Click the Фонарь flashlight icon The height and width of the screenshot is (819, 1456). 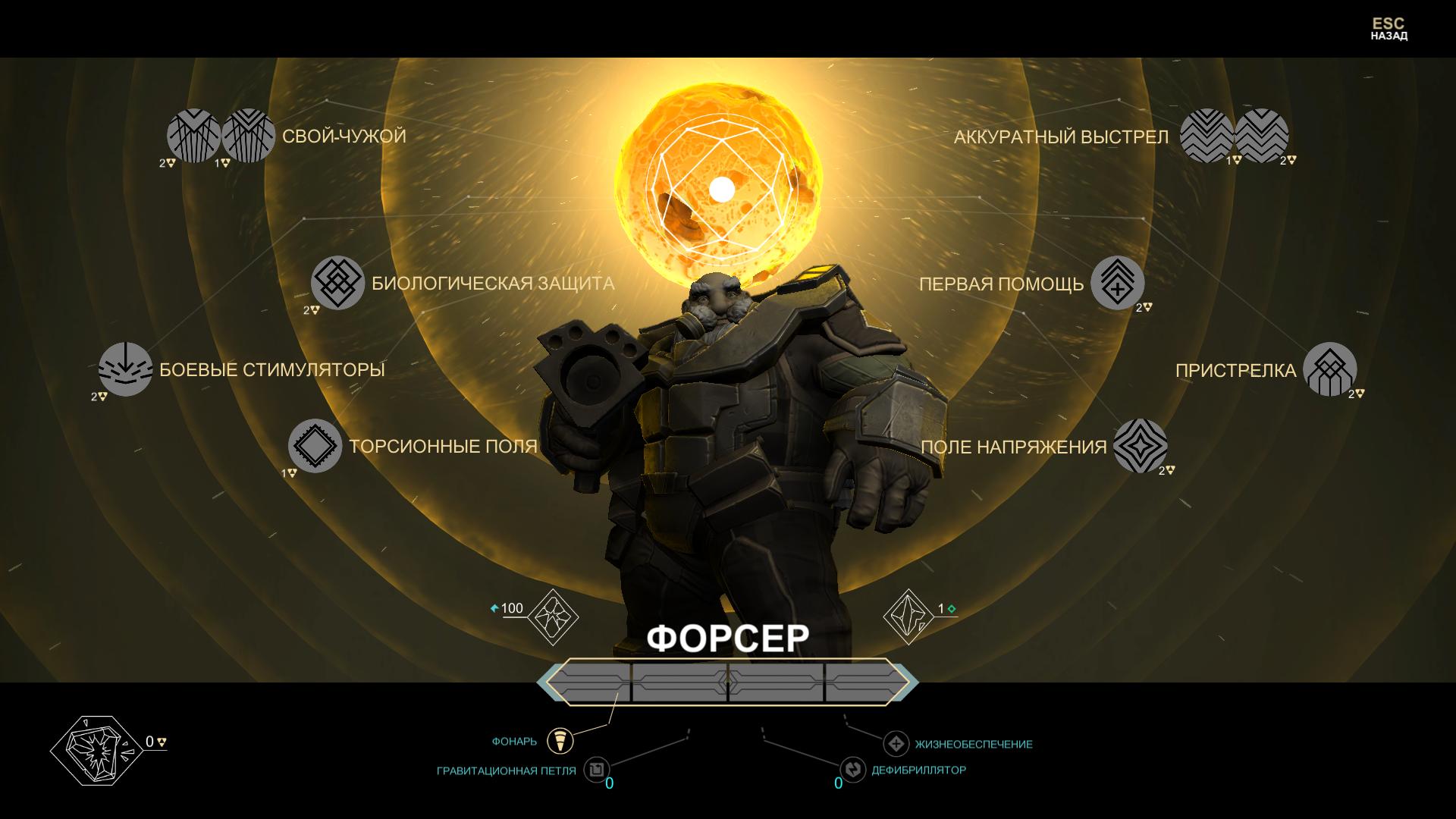coord(560,740)
